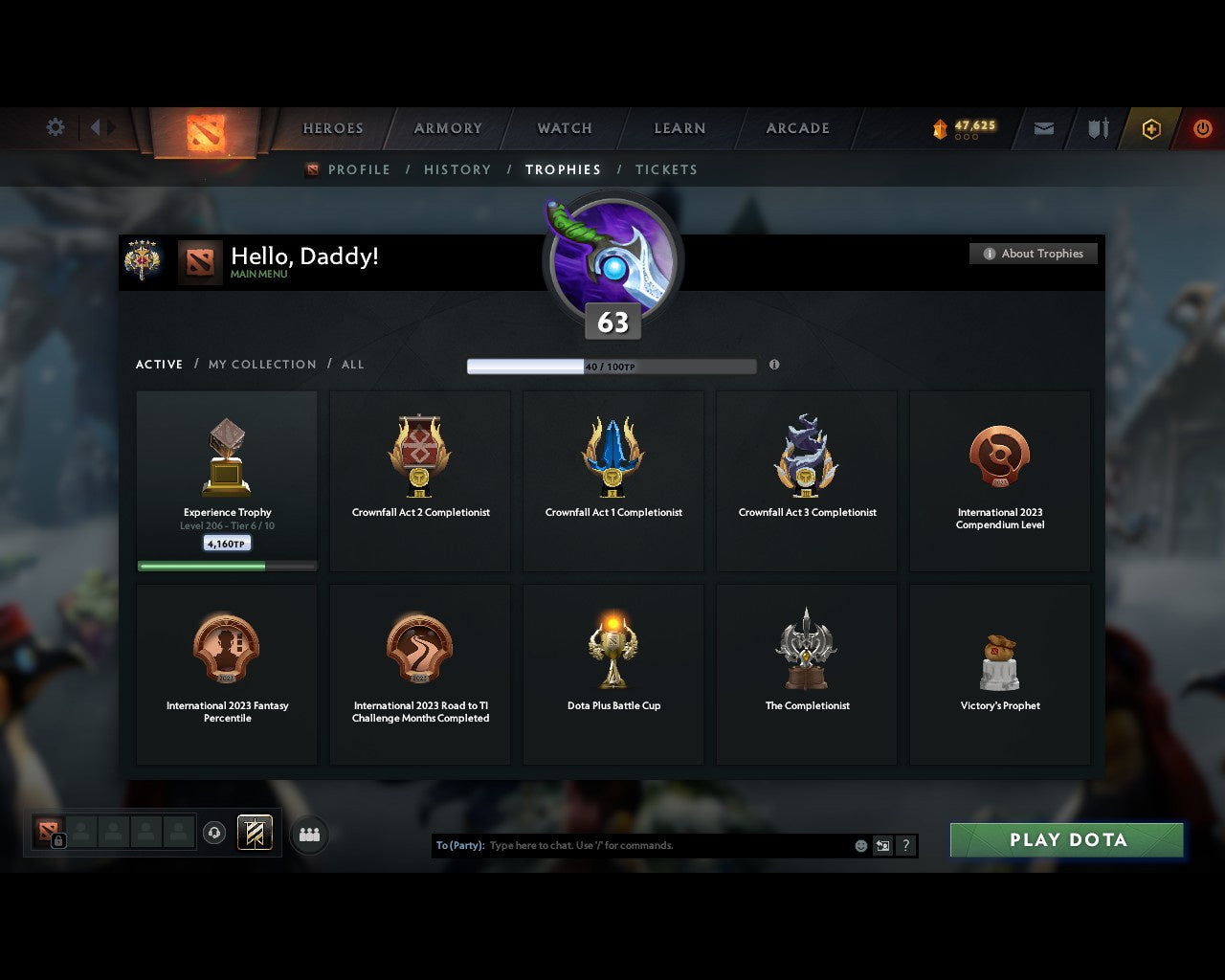Select the Experience Trophy card
The width and height of the screenshot is (1225, 980).
pos(227,479)
